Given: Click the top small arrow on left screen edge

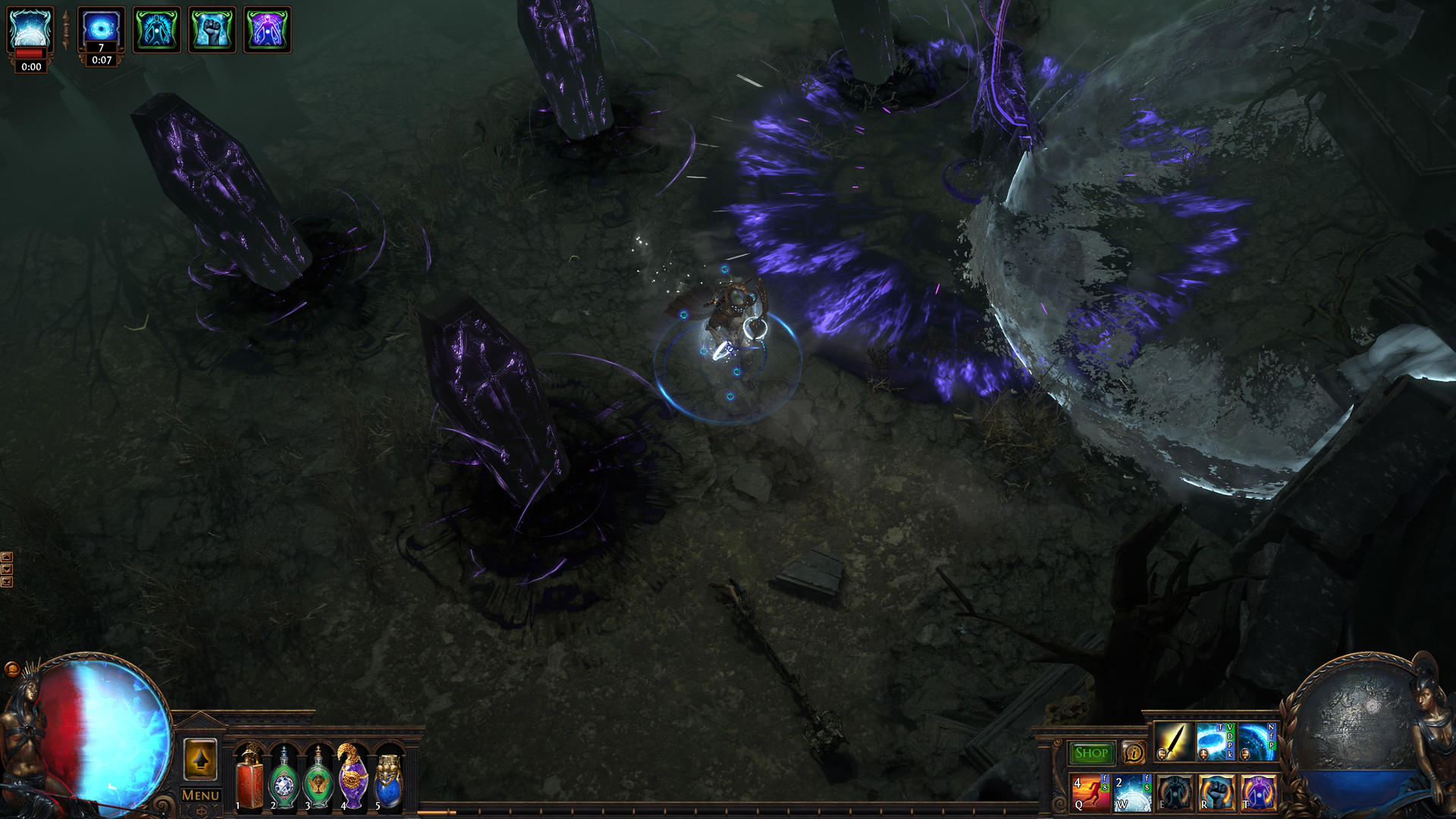Looking at the screenshot, I should pos(7,557).
